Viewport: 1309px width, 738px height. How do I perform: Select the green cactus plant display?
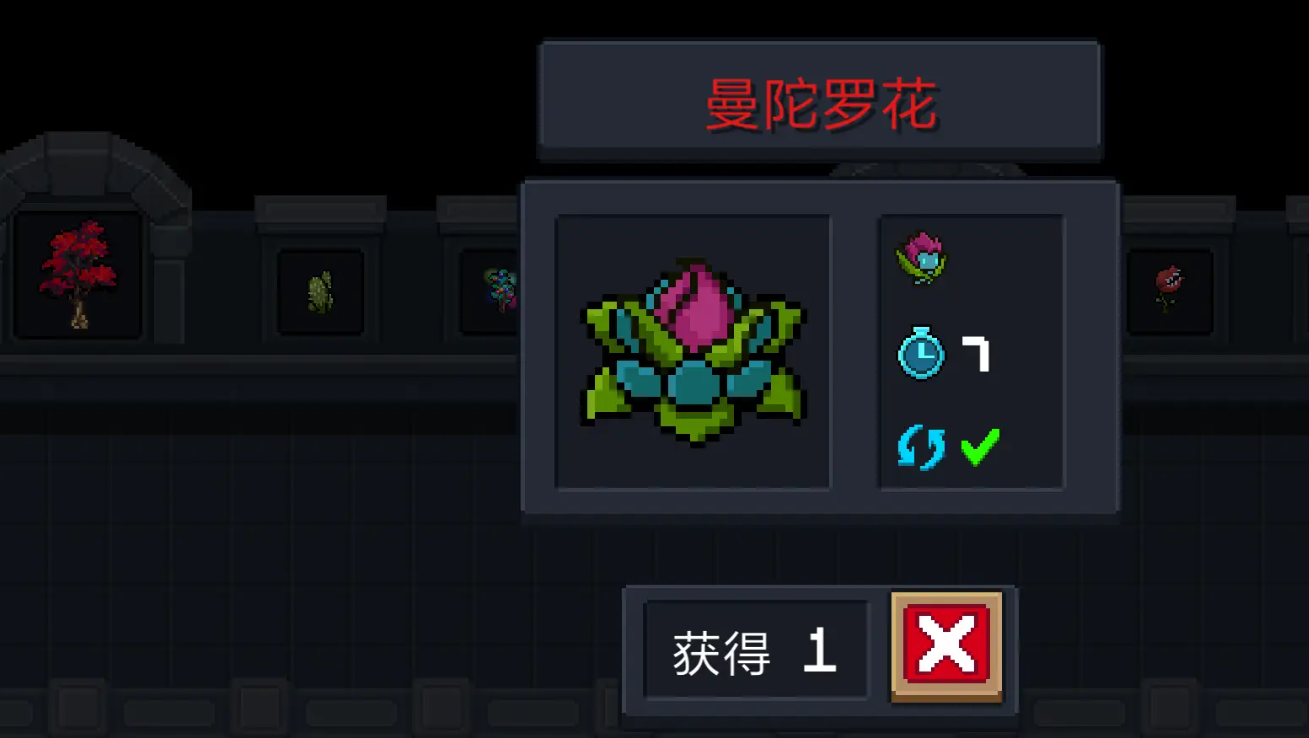click(x=318, y=290)
